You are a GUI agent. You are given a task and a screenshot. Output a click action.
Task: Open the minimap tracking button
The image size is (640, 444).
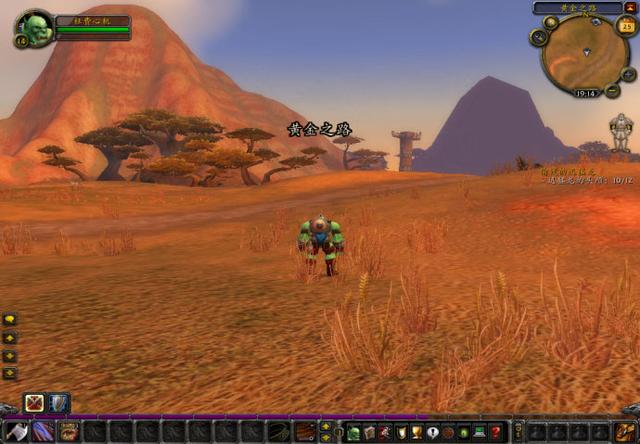point(537,37)
